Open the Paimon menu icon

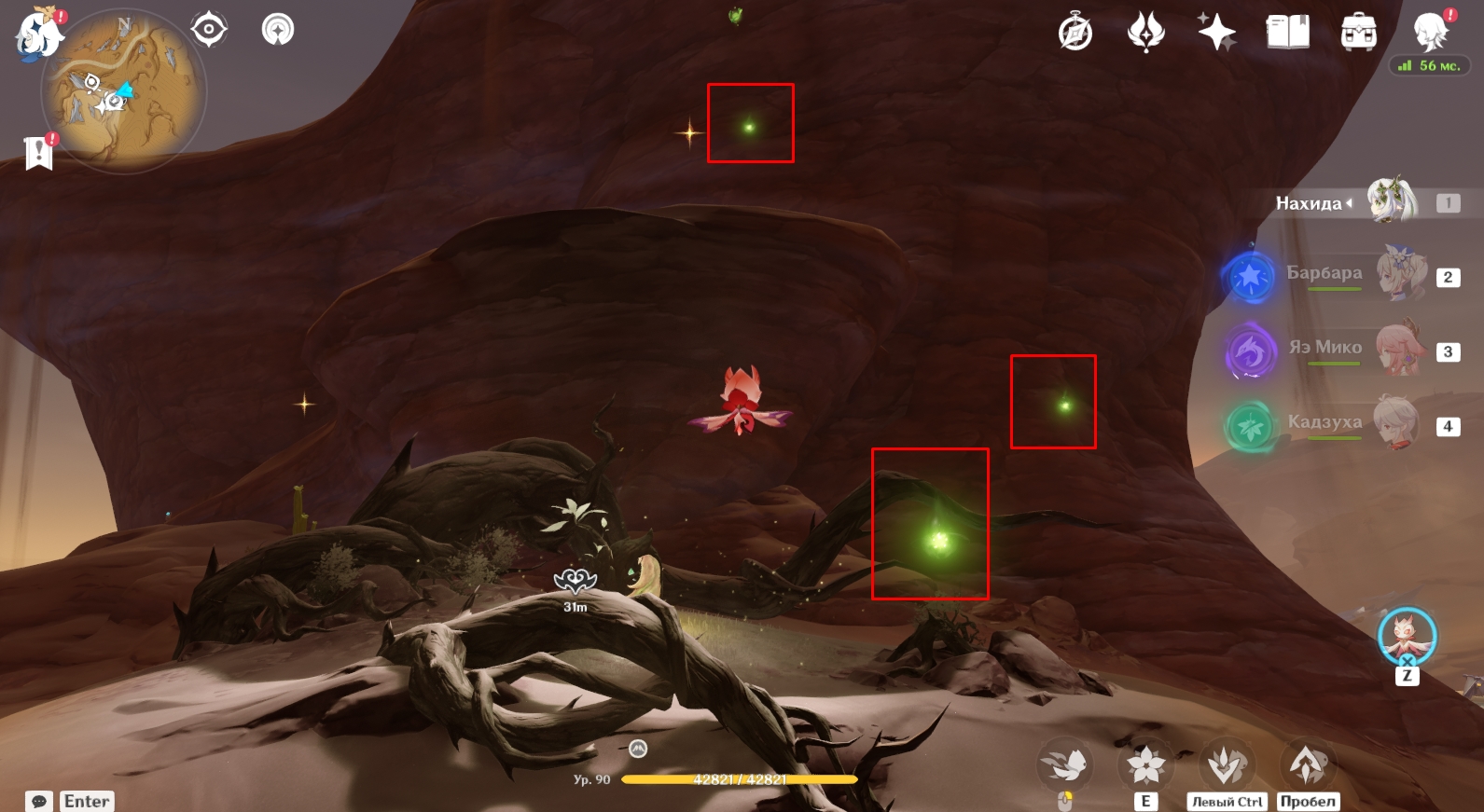(x=37, y=34)
